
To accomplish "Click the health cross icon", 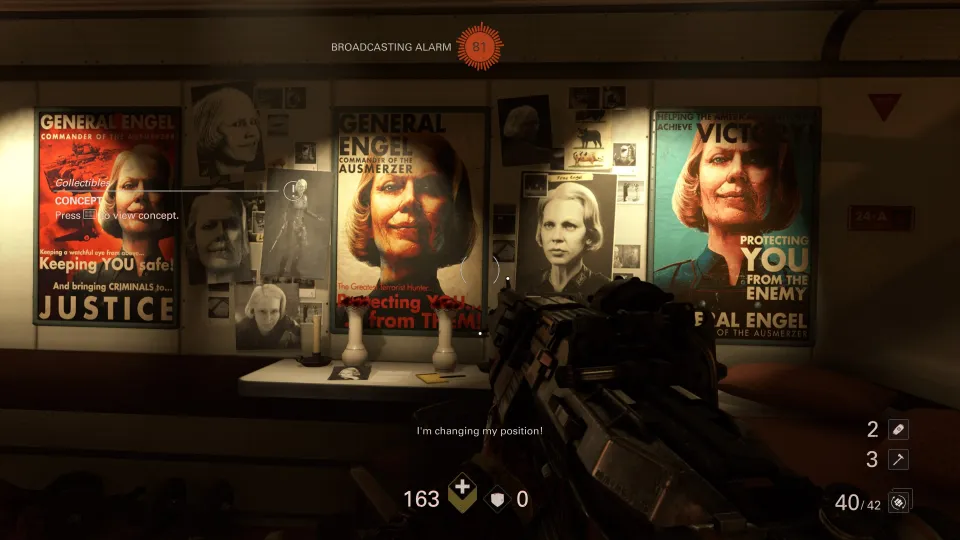I will 462,496.
